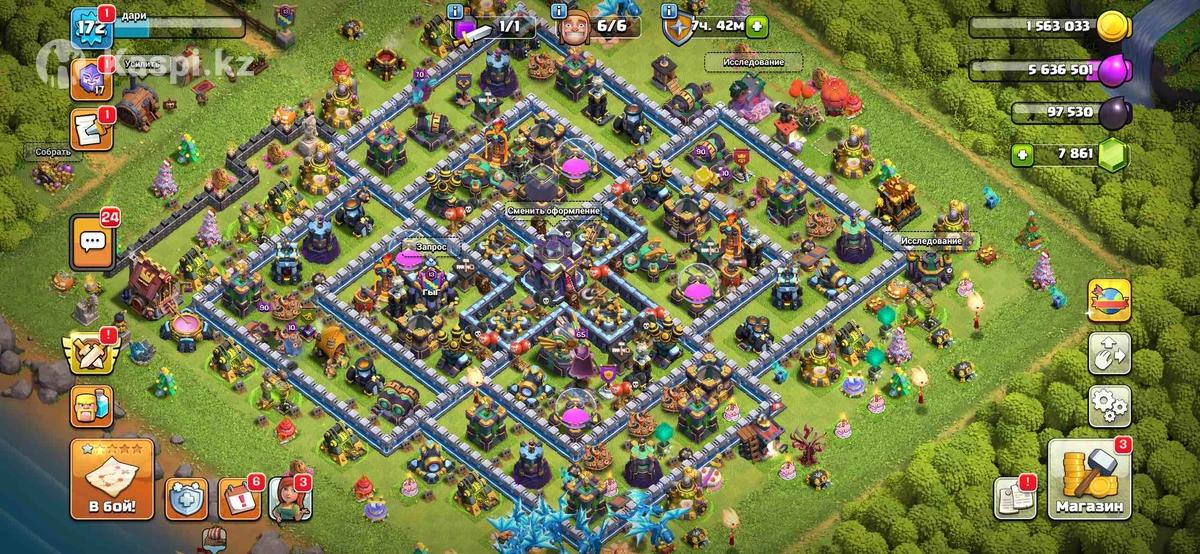Screen dimensions: 1200x554
Task: Open the player profile at level 172 badge
Action: coord(89,28)
